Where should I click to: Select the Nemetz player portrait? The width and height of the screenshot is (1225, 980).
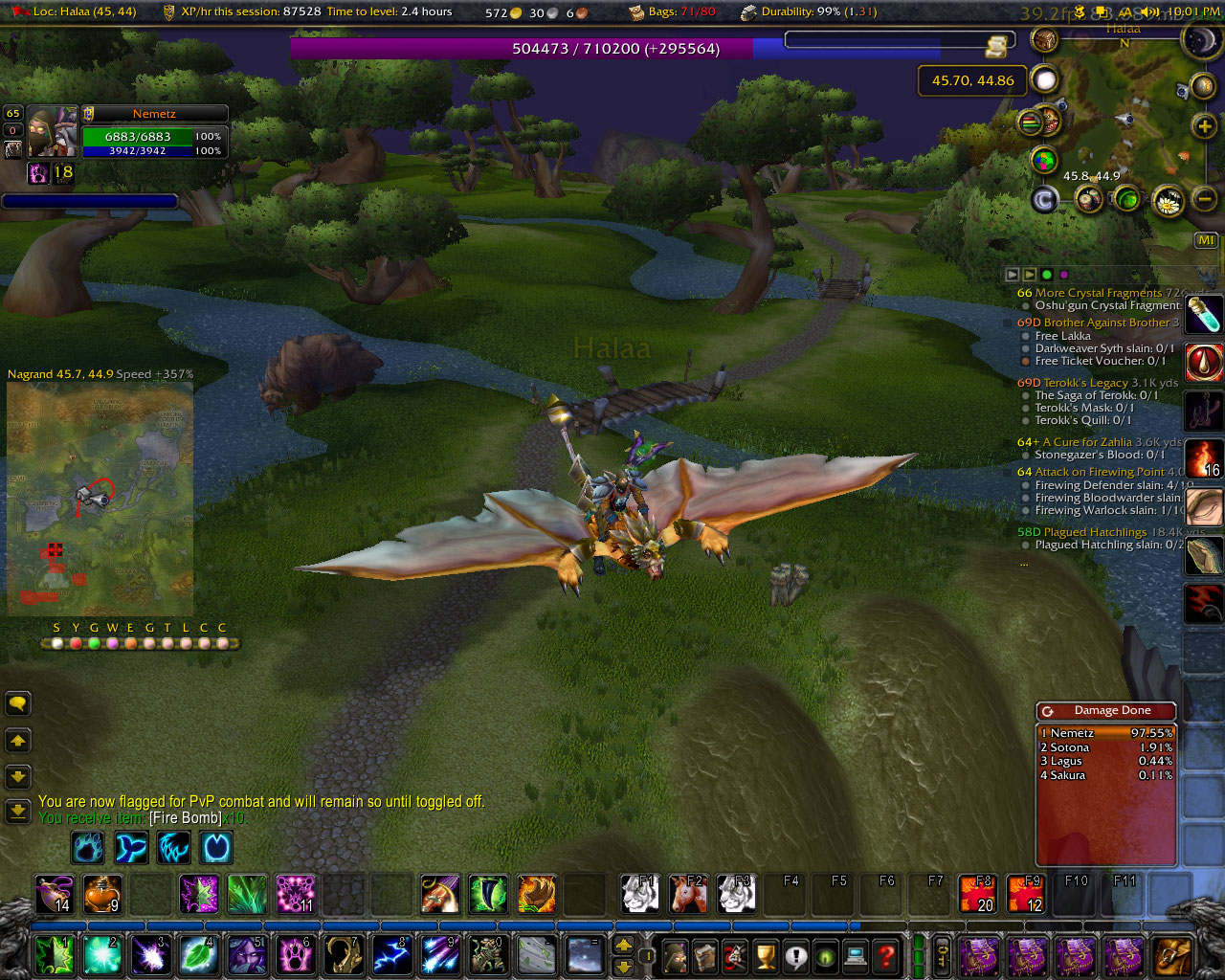tap(52, 133)
